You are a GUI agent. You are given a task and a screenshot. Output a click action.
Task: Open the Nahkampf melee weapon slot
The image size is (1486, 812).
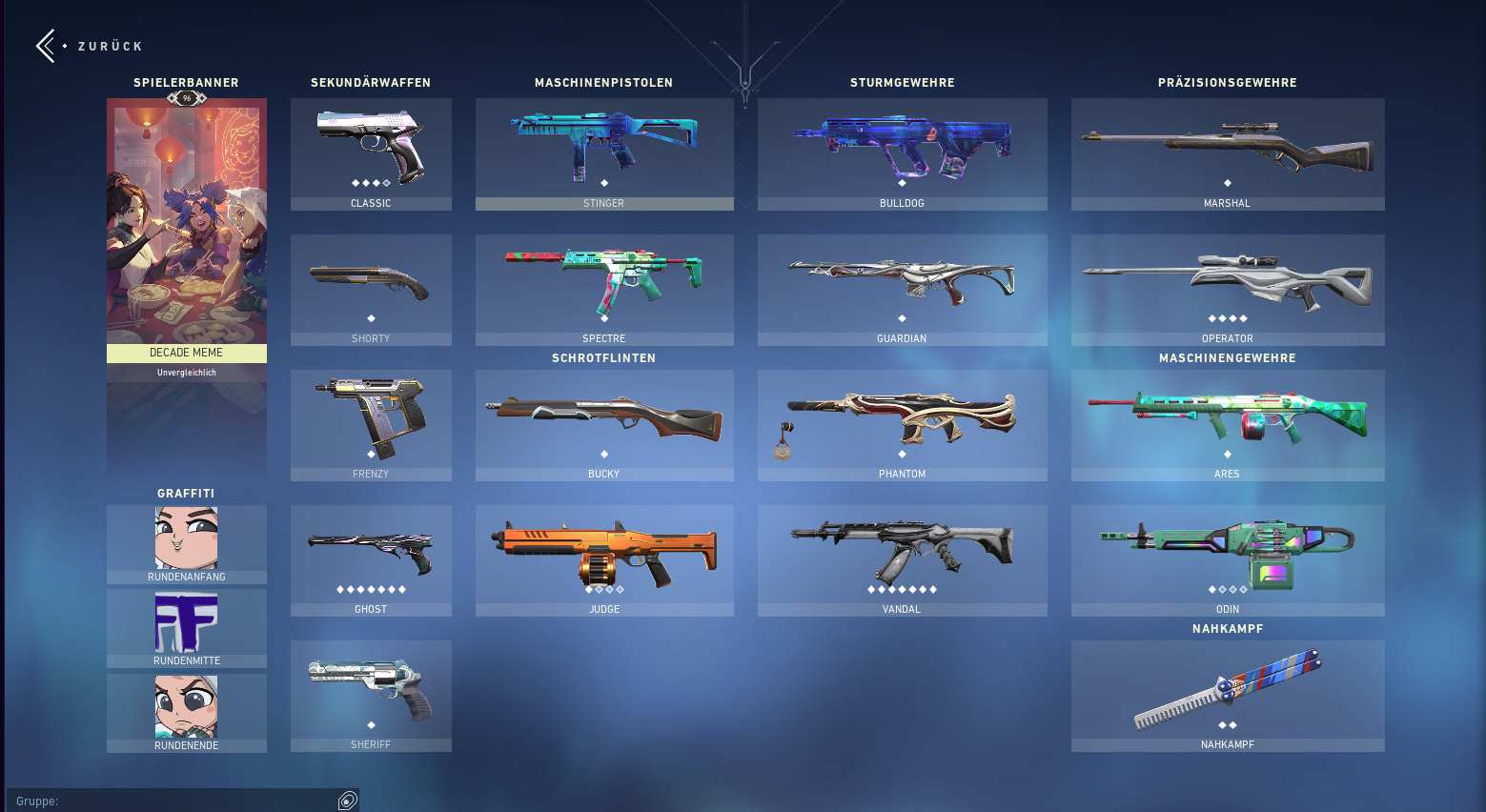coord(1227,691)
